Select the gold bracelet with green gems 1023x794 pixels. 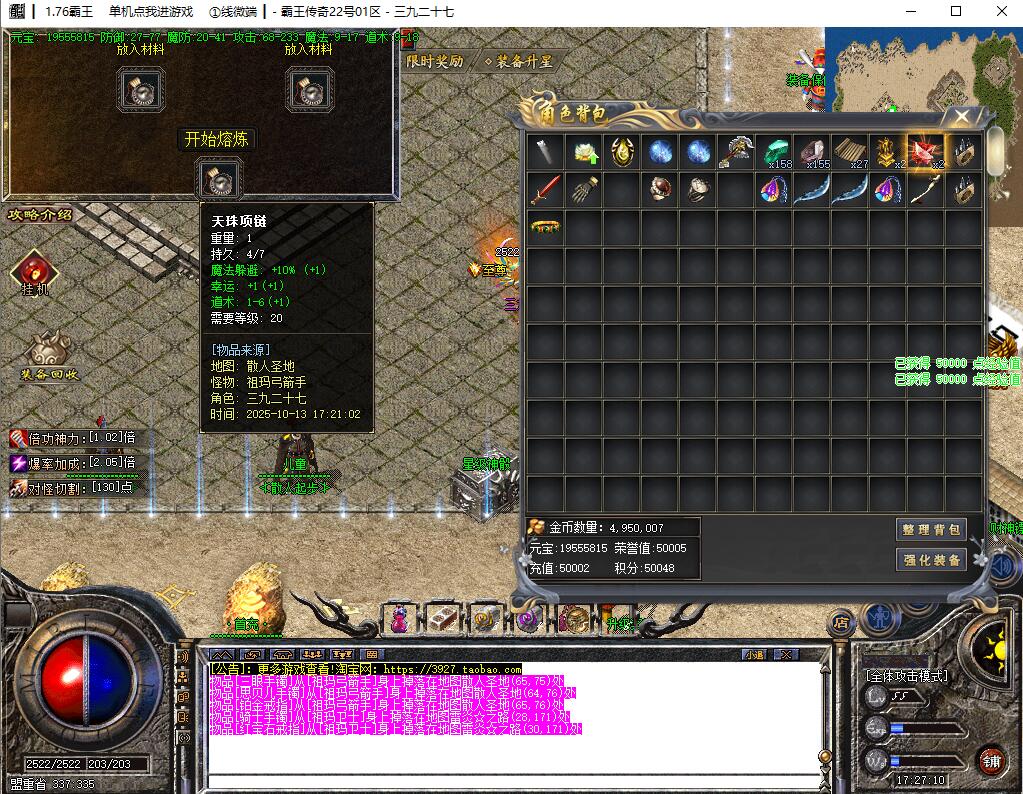coord(545,227)
